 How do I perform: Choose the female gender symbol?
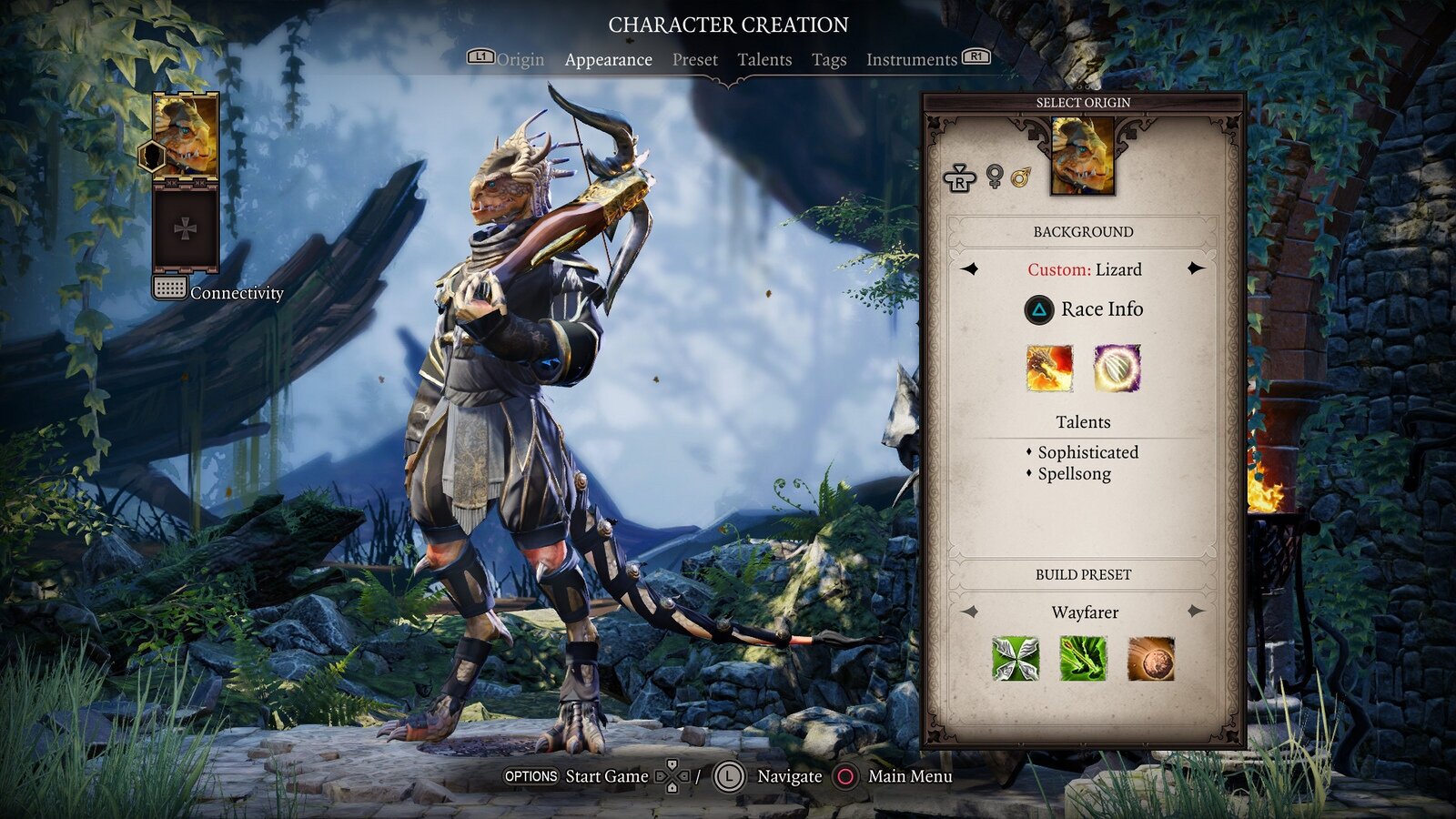tap(995, 176)
